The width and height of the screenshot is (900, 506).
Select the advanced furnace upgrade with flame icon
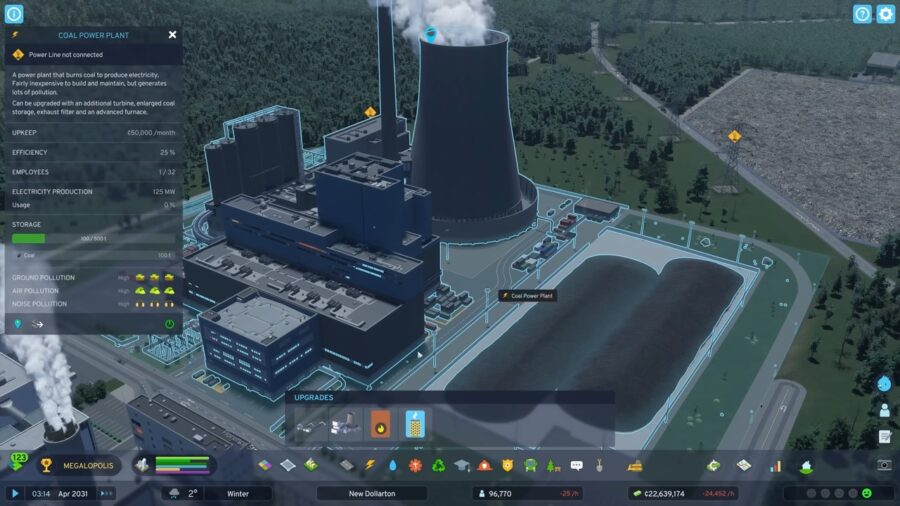[380, 425]
